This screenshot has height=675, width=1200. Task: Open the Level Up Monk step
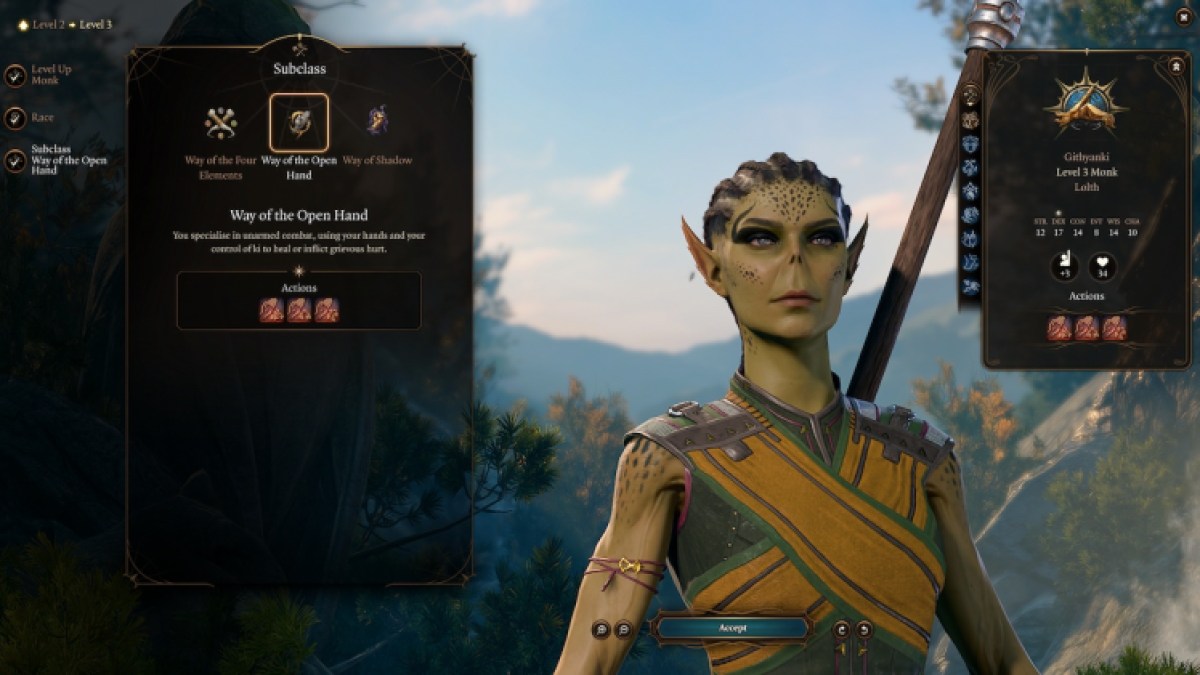(15, 75)
